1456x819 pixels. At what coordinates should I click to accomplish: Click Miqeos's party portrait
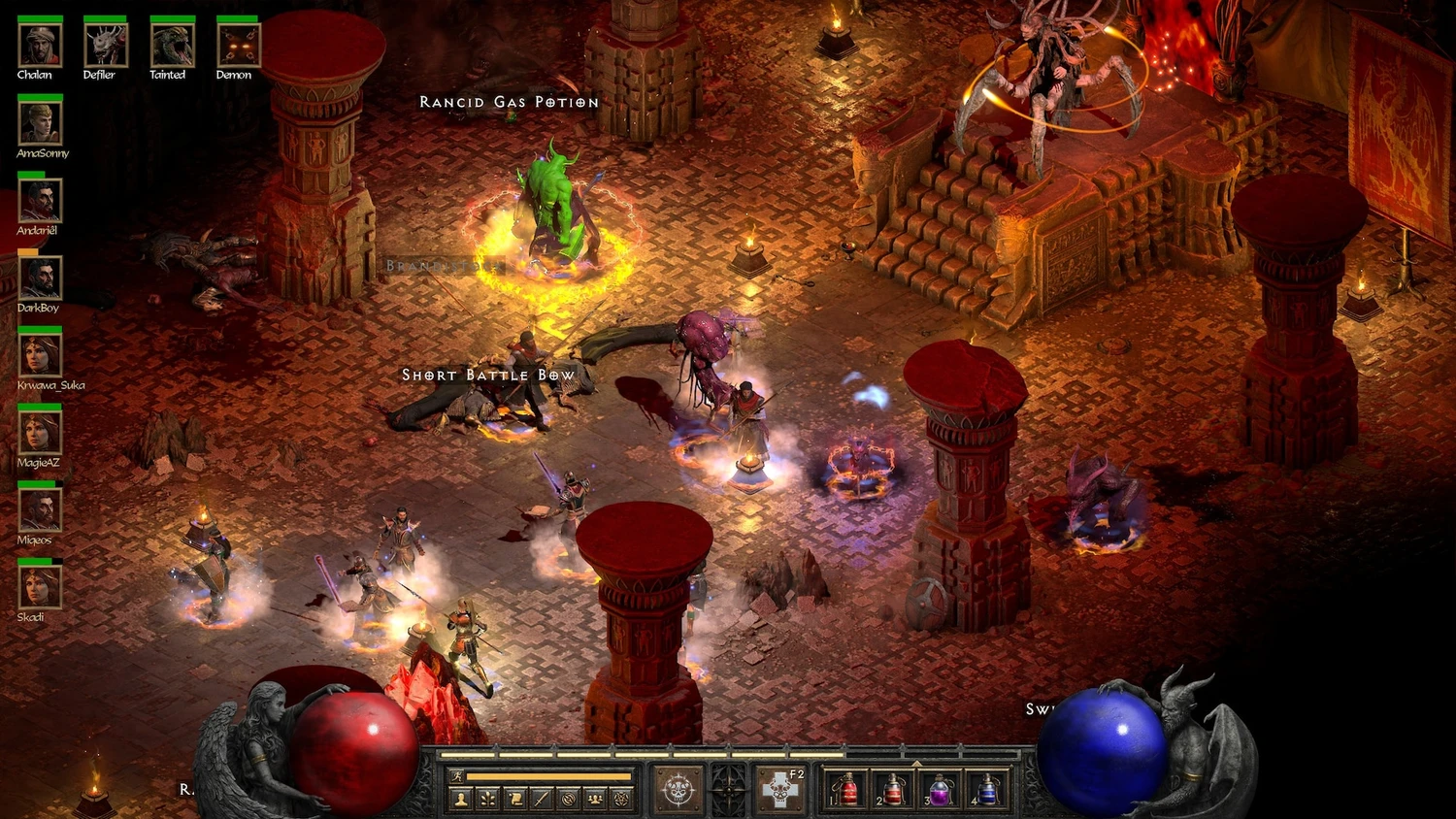tap(40, 510)
